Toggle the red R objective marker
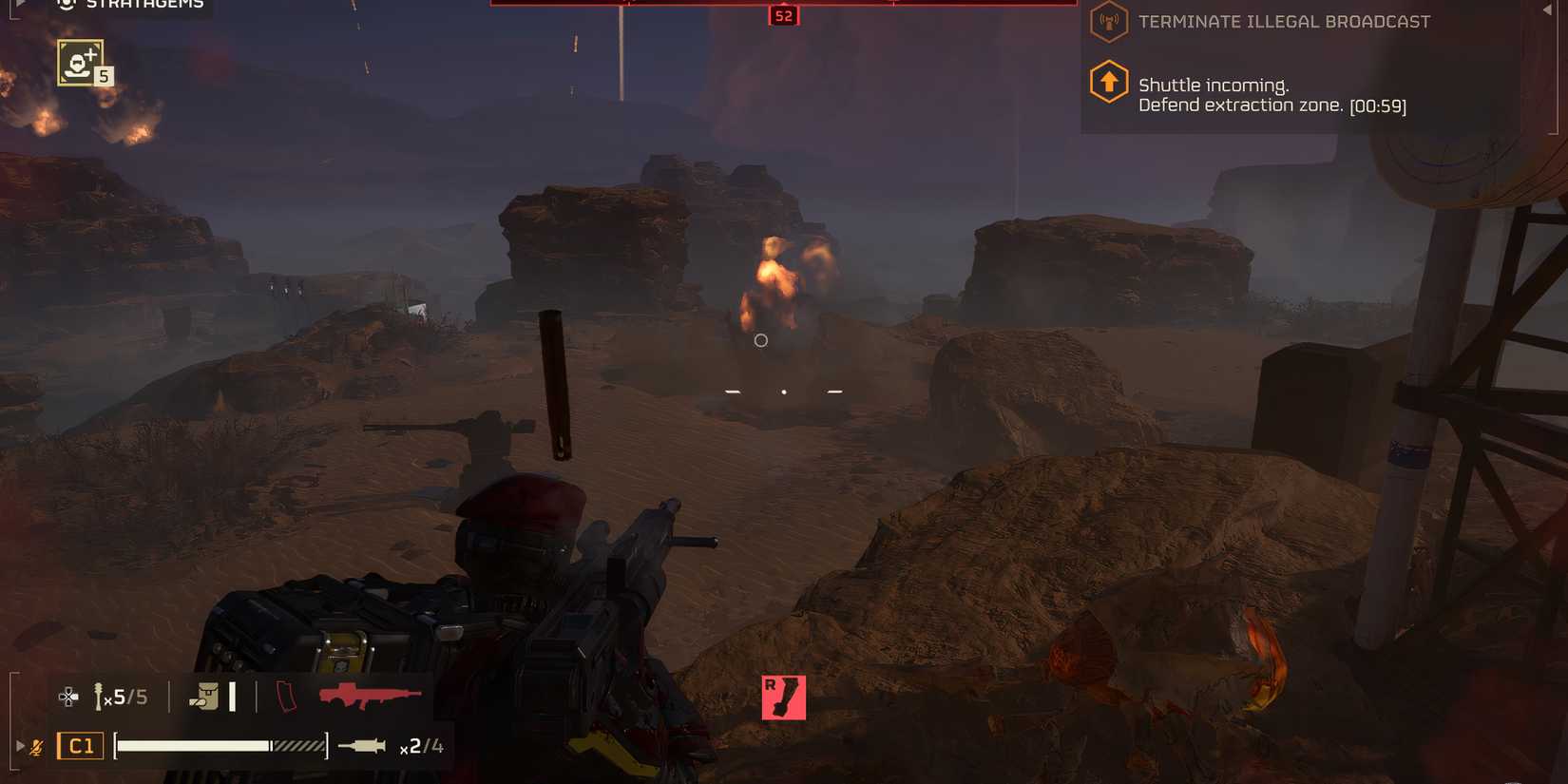Viewport: 1568px width, 784px height. (x=783, y=697)
